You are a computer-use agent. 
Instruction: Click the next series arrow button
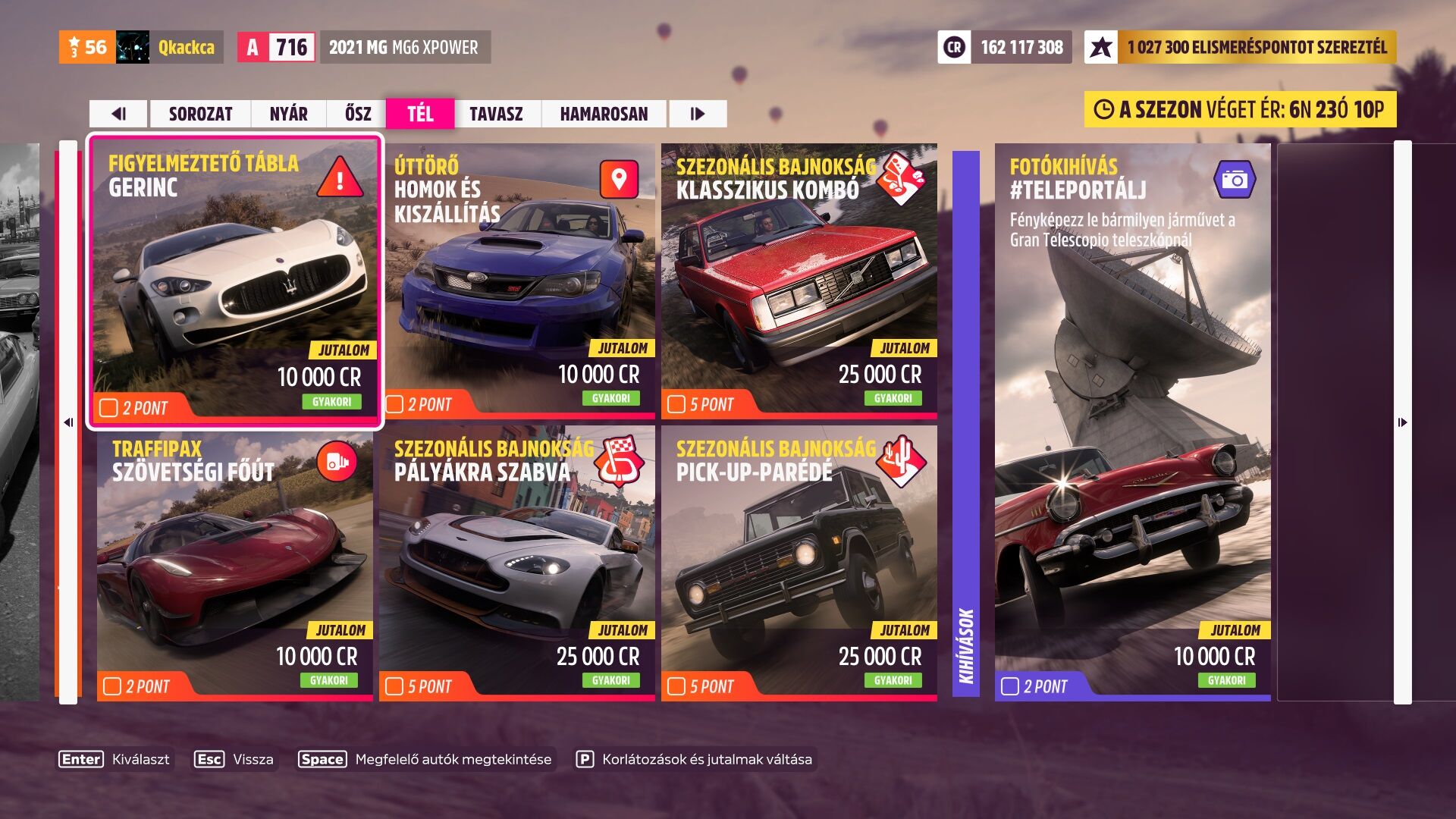pos(698,114)
